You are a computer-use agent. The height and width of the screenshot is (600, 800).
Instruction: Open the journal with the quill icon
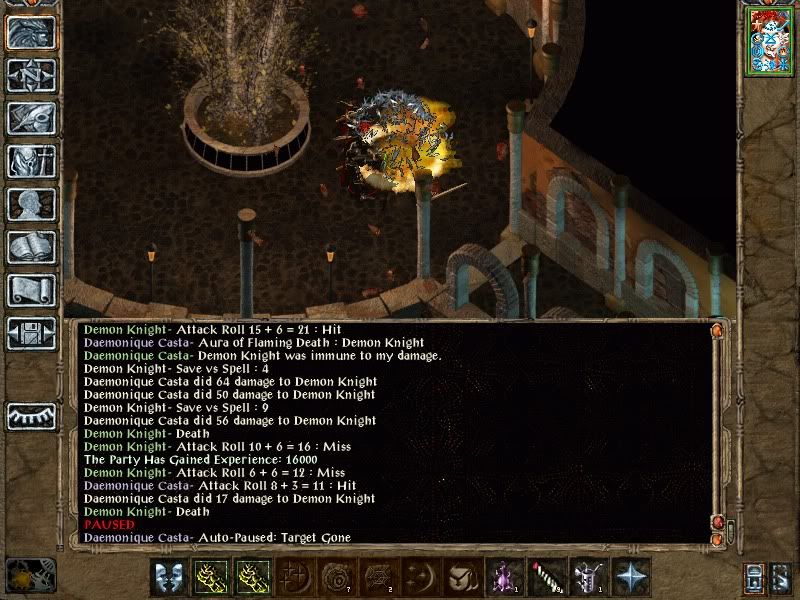pyautogui.click(x=31, y=118)
